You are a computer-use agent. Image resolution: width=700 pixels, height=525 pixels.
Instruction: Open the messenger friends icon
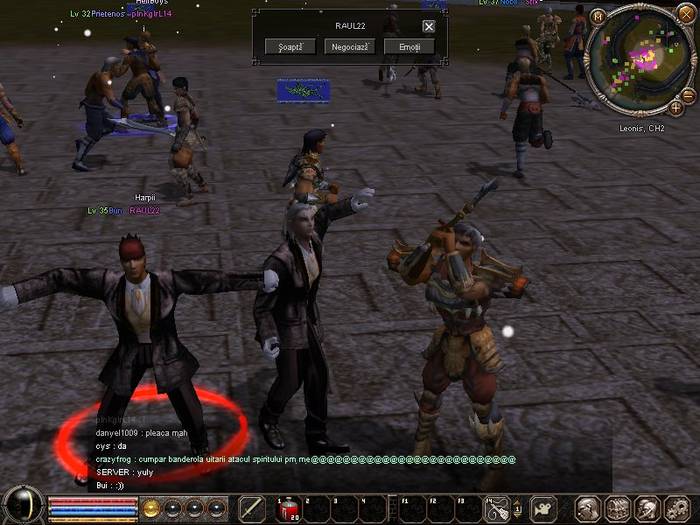tap(646, 508)
